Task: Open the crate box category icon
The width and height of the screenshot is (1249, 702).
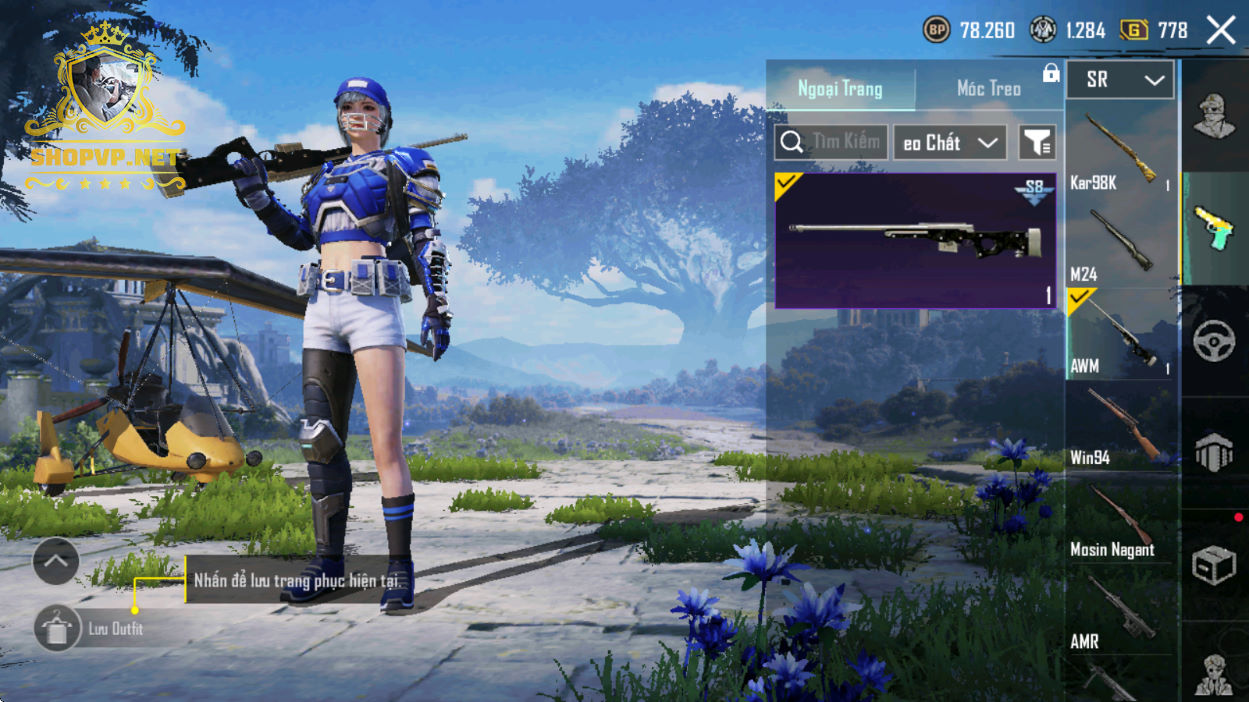Action: pos(1214,567)
